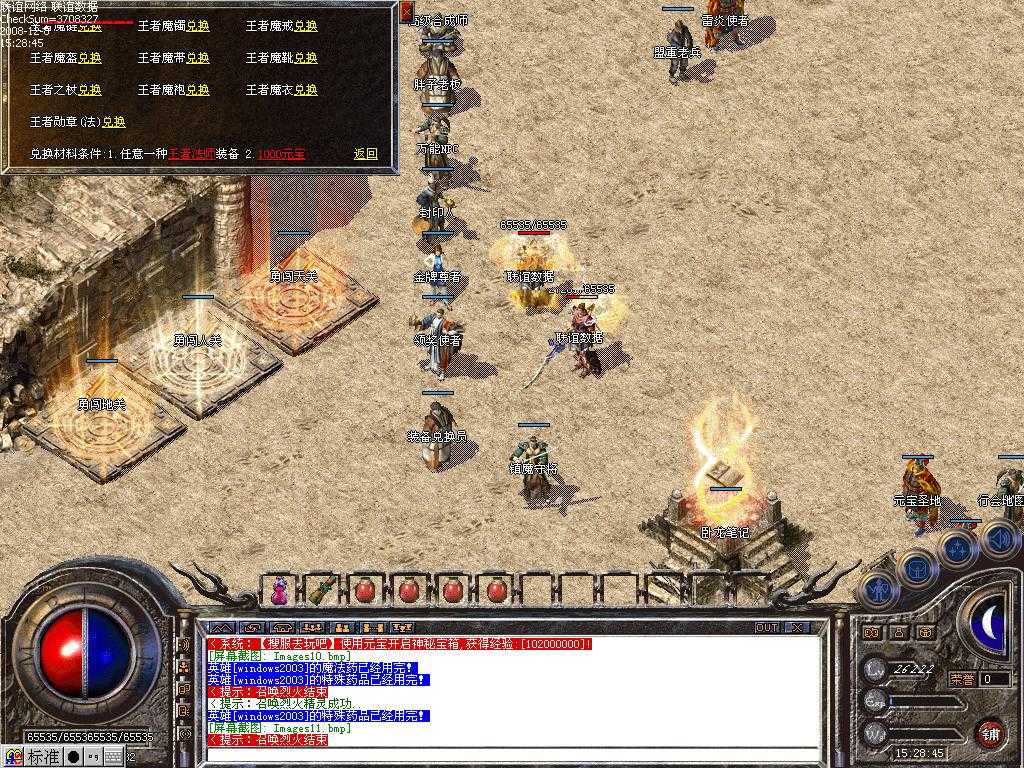Exchange for the 王者魔镯 bracelet
This screenshot has width=1024, height=768.
pos(197,26)
